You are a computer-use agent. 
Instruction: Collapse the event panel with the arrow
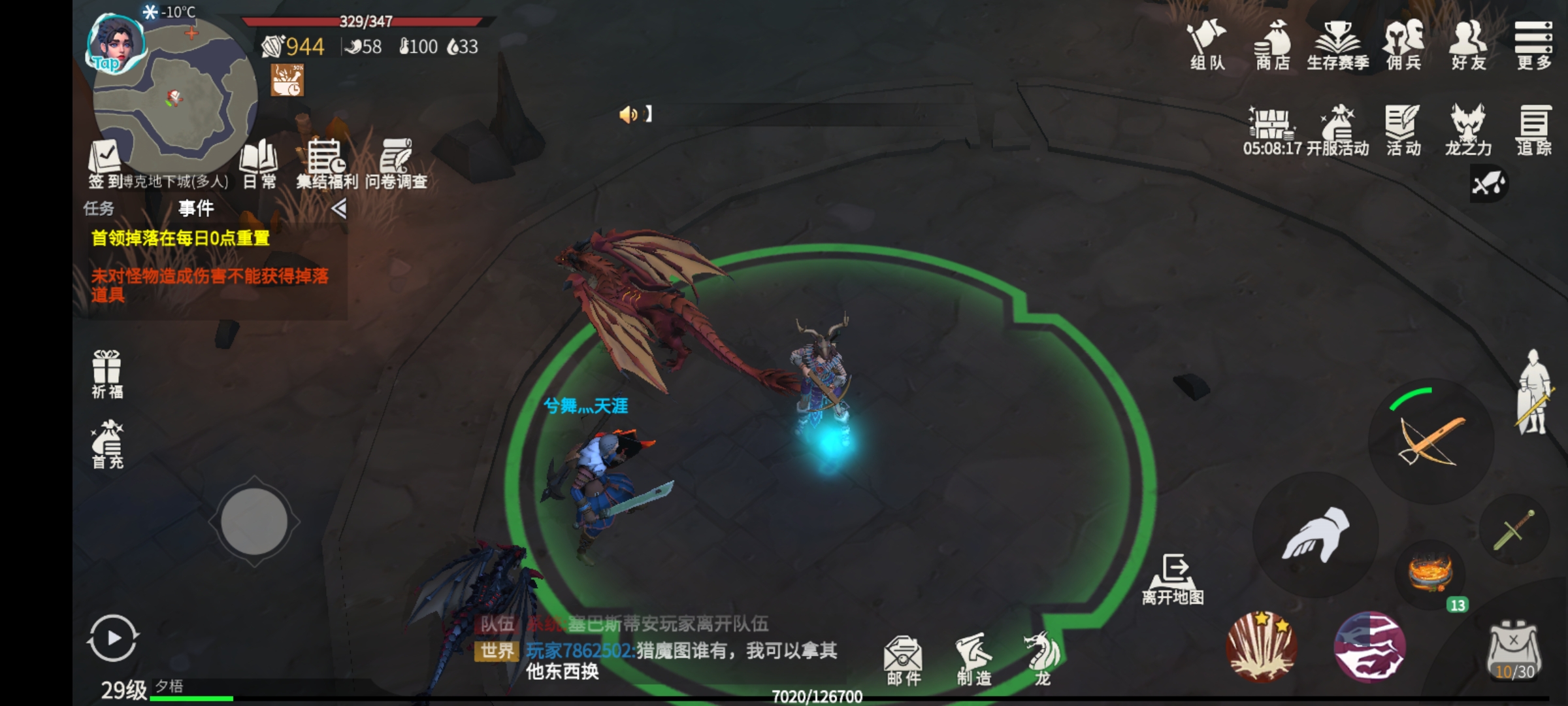(x=338, y=209)
